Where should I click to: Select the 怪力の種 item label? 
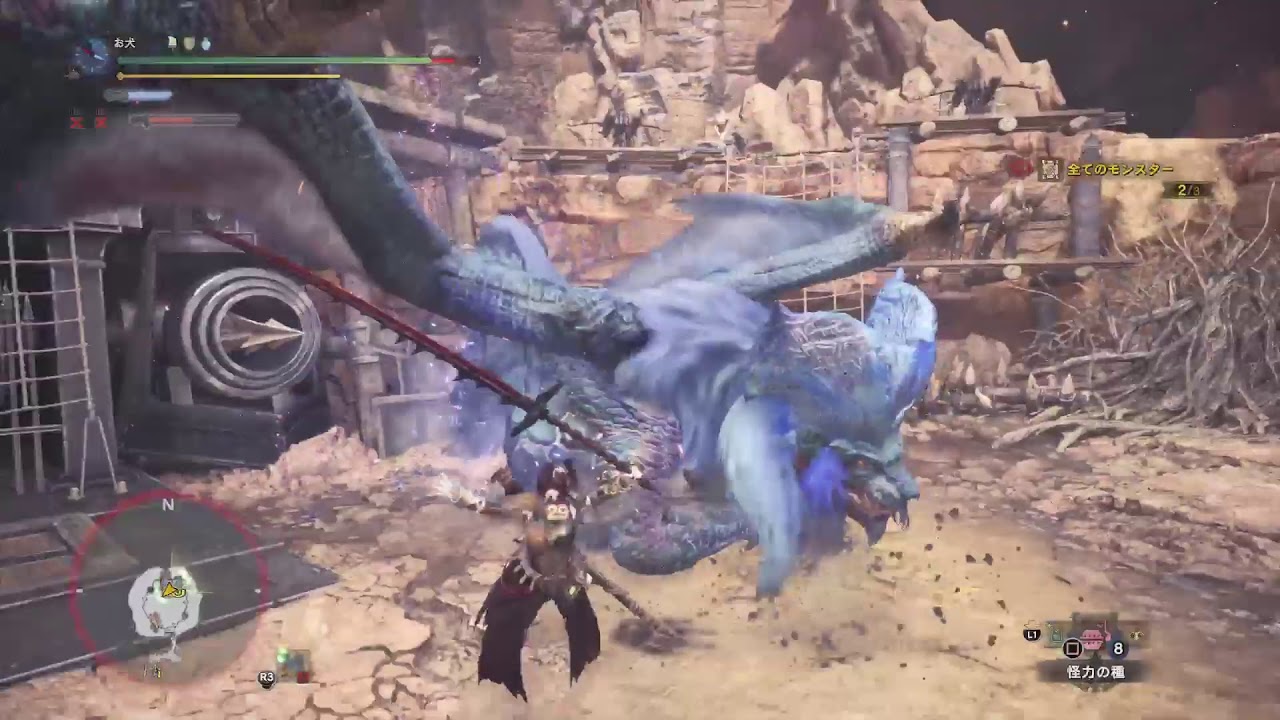pos(1096,670)
